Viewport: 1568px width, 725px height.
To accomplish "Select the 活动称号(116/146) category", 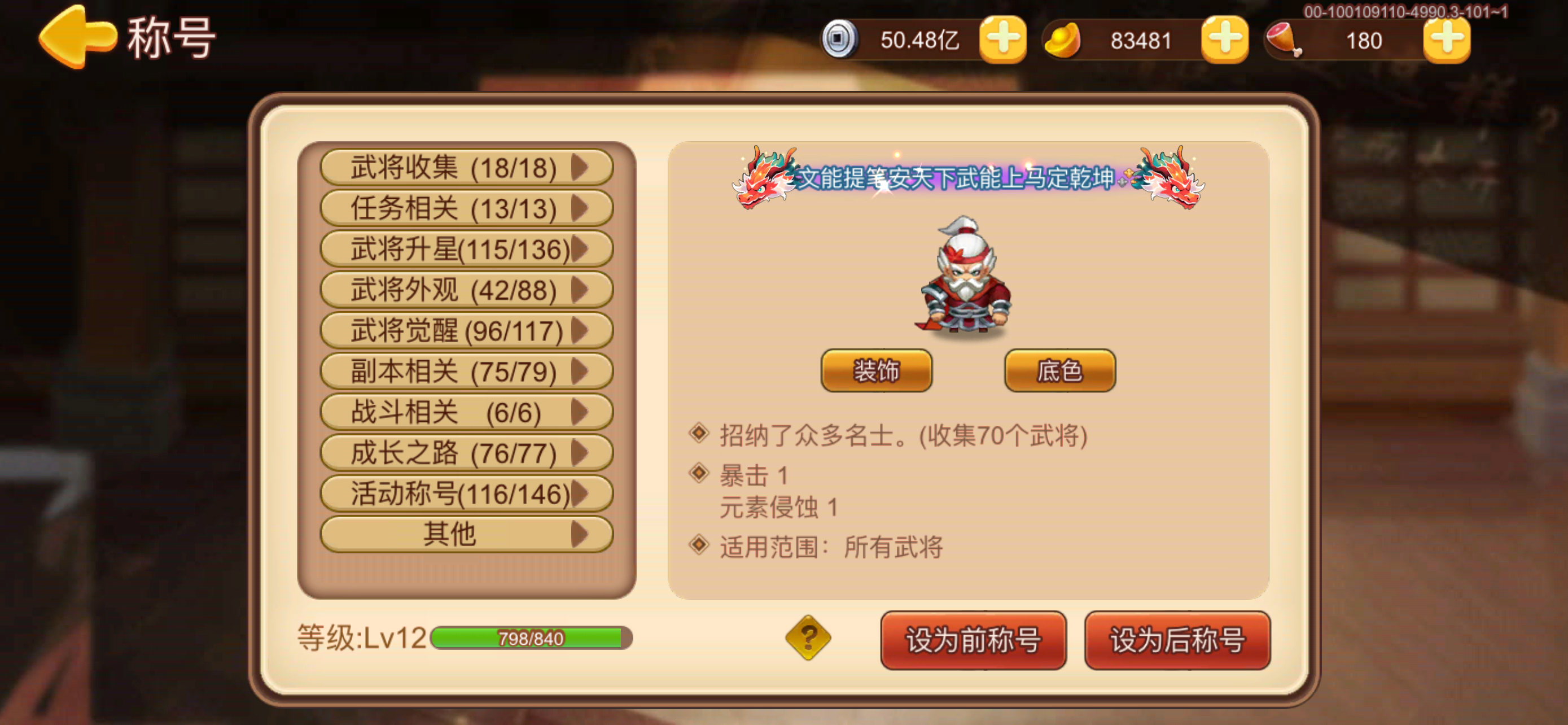I will pos(466,492).
